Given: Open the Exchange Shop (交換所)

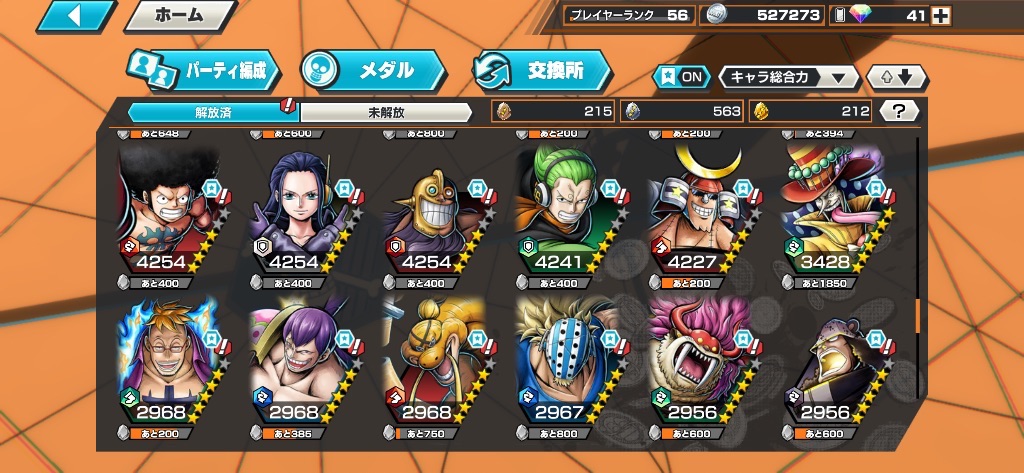Looking at the screenshot, I should pos(542,70).
